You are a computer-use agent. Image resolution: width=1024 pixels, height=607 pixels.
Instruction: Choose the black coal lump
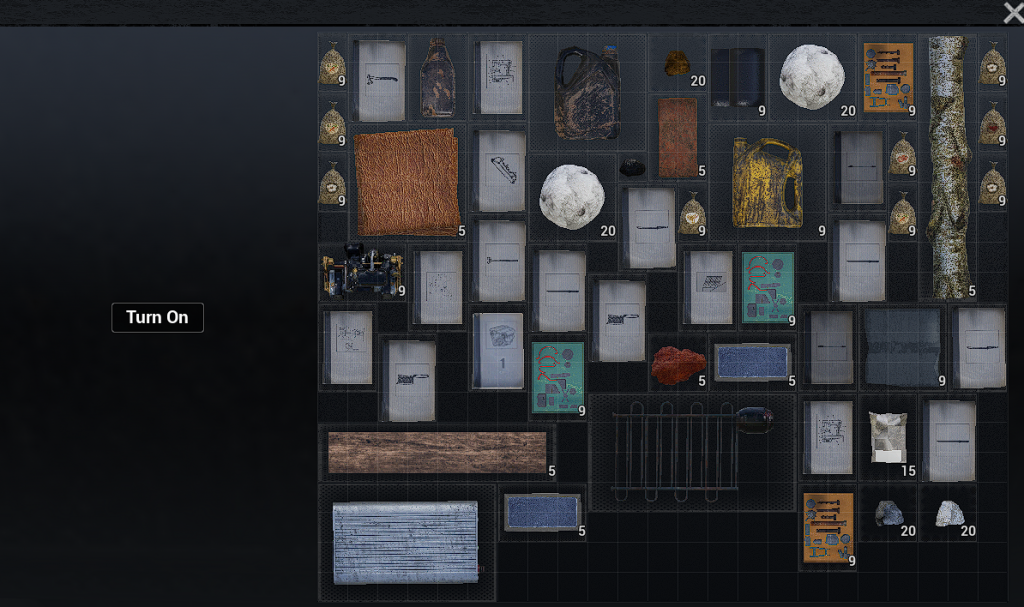click(632, 167)
